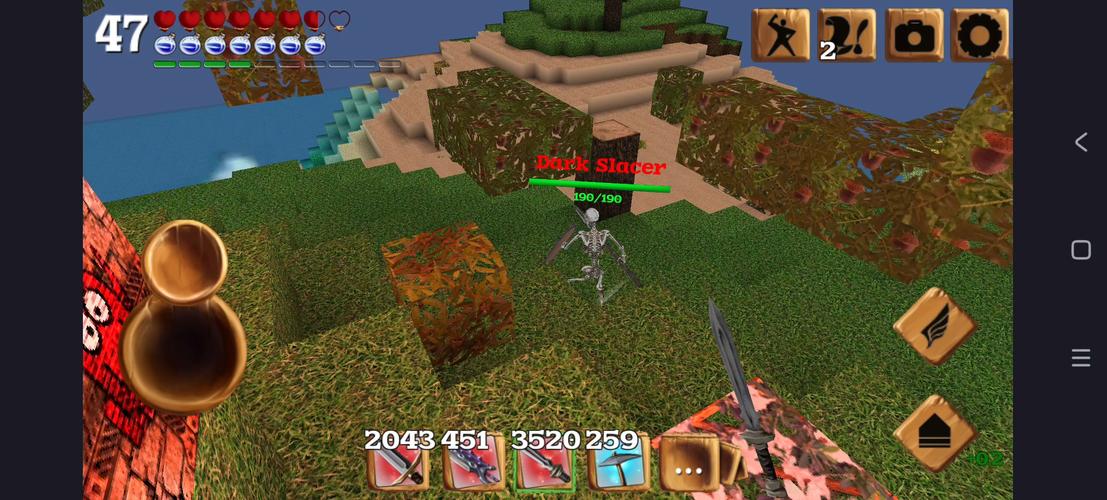Choose the pickaxe slot labeled 259
Image resolution: width=1107 pixels, height=500 pixels.
[x=617, y=466]
